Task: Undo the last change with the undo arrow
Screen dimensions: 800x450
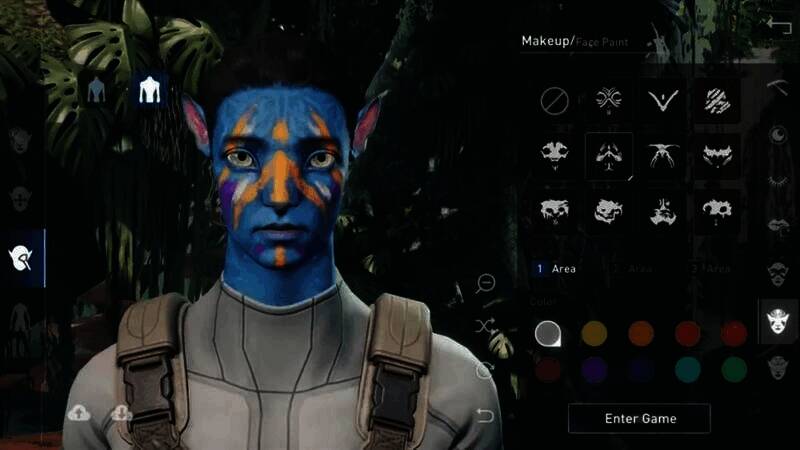Action: pyautogui.click(x=486, y=415)
